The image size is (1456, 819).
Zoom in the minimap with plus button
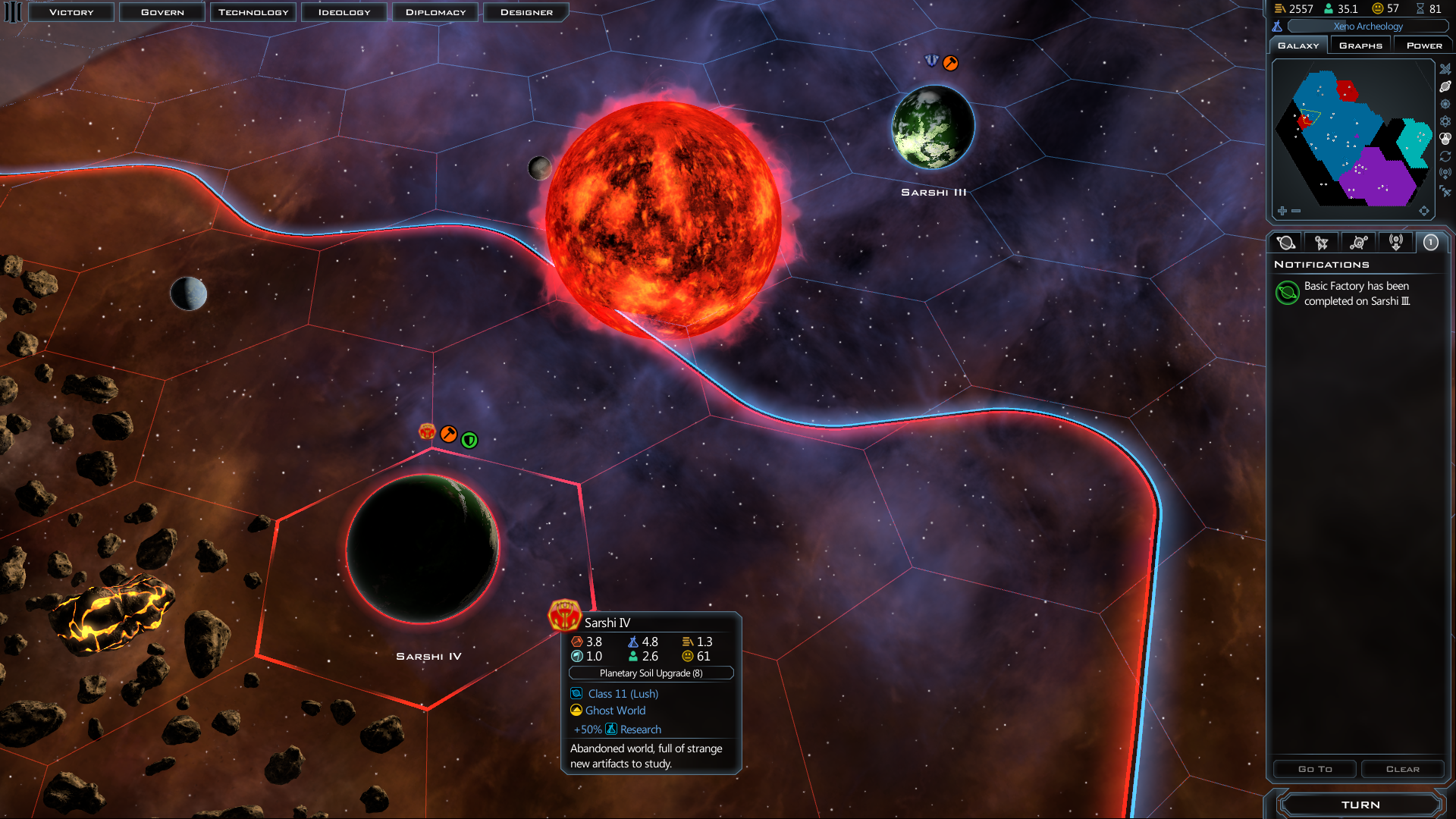pos(1282,211)
